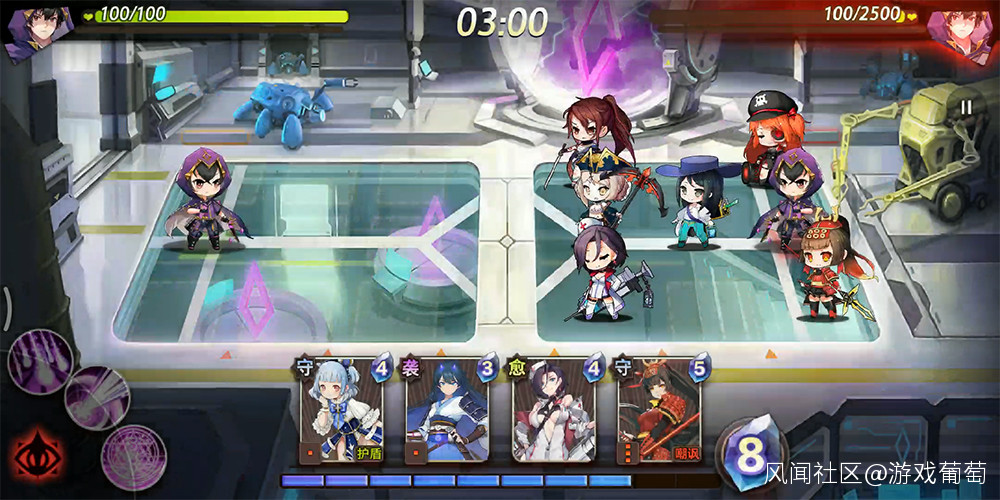Choose the dark-haired kimono card costing 3

tap(448, 409)
